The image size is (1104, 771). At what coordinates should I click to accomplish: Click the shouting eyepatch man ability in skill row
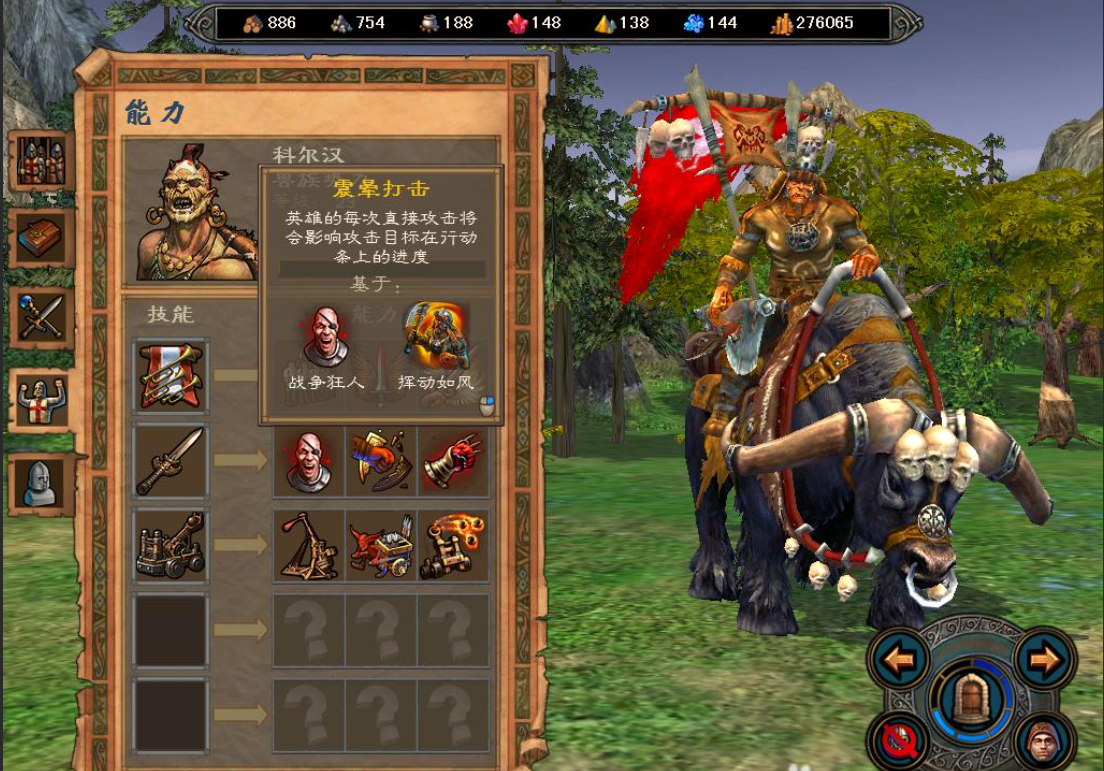click(x=309, y=461)
